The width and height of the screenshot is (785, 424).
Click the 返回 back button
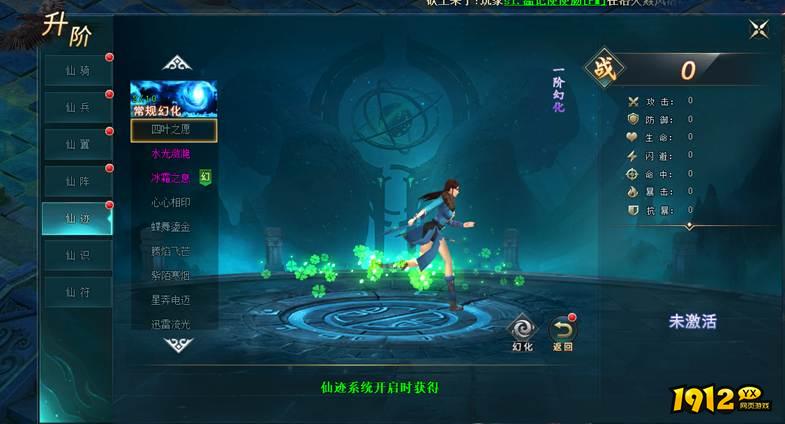tap(562, 331)
